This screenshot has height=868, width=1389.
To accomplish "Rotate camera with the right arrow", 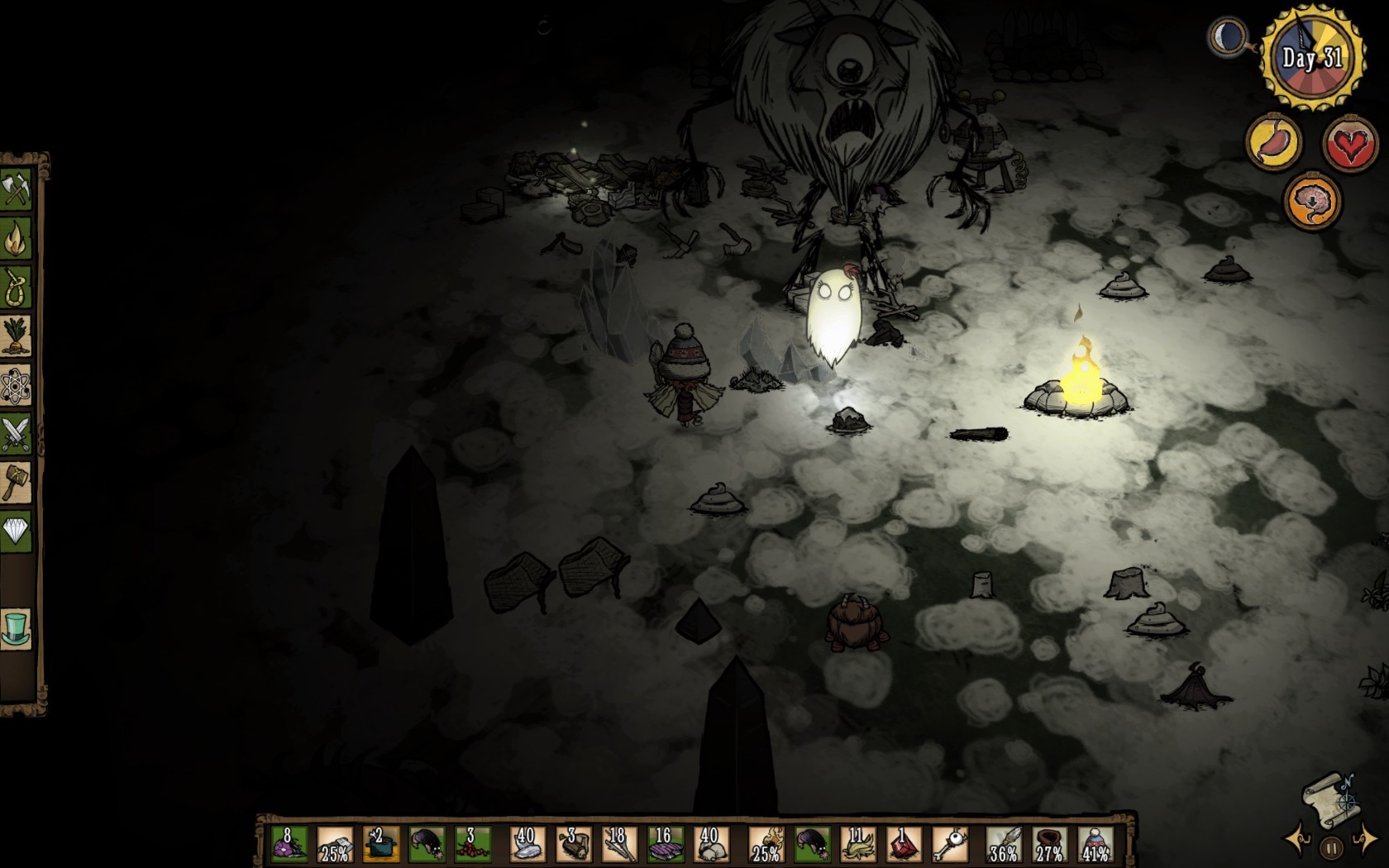I will [1364, 840].
